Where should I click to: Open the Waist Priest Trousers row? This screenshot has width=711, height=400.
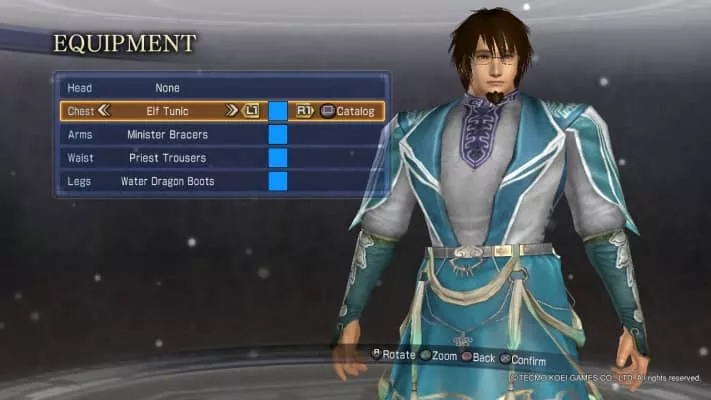[x=167, y=158]
